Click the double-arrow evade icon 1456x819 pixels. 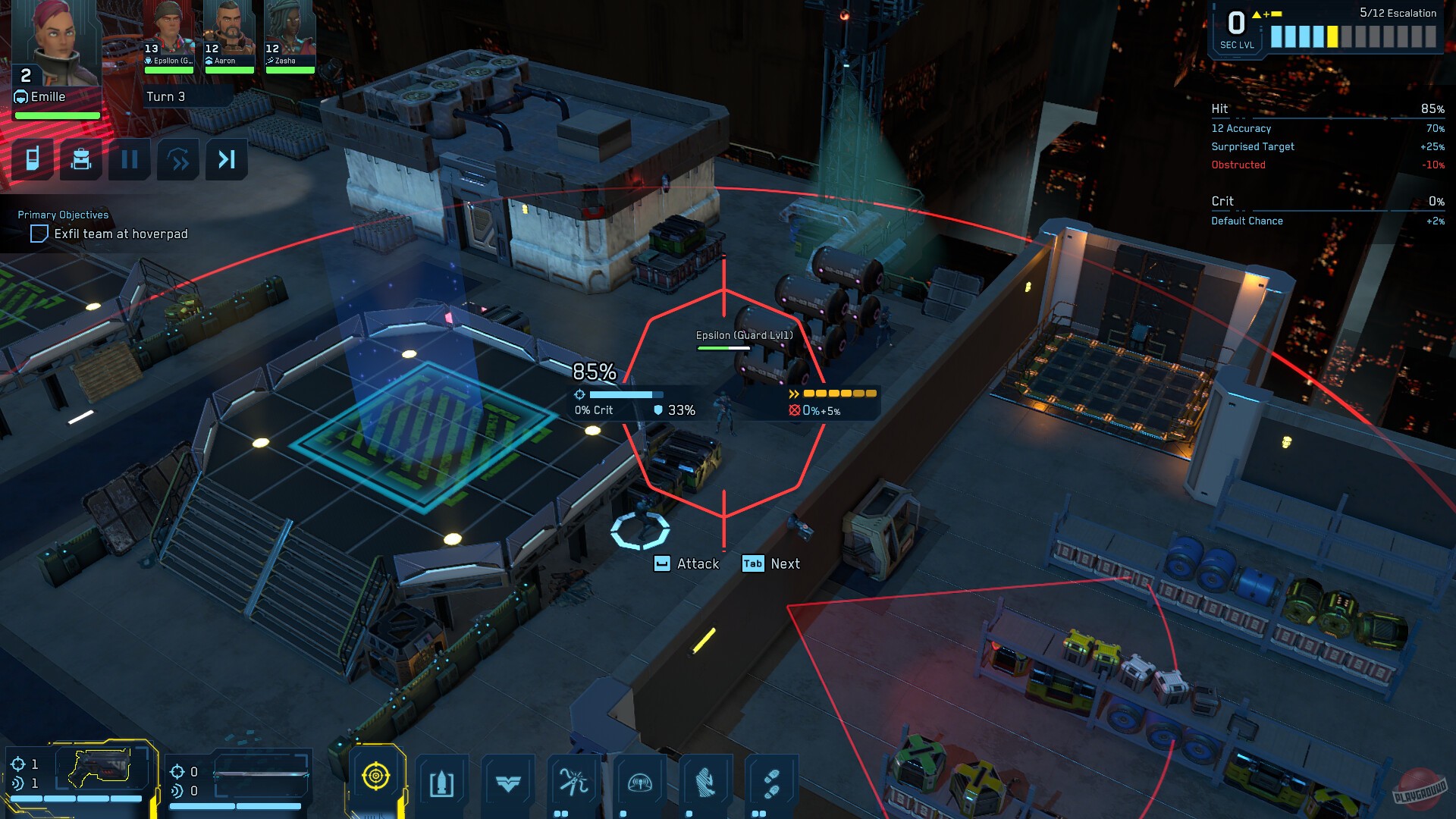click(179, 159)
